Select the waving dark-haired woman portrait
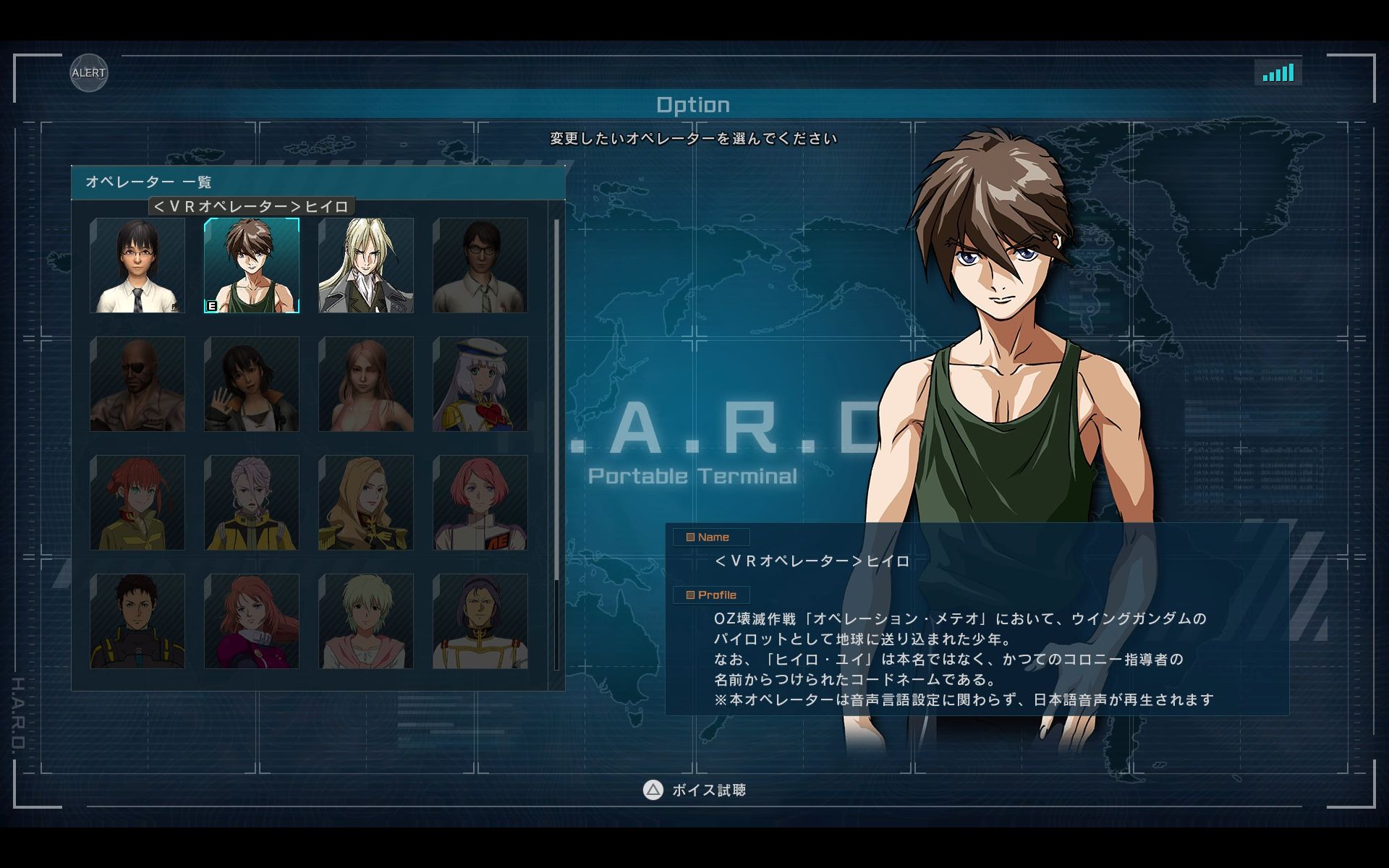The height and width of the screenshot is (868, 1389). point(252,384)
